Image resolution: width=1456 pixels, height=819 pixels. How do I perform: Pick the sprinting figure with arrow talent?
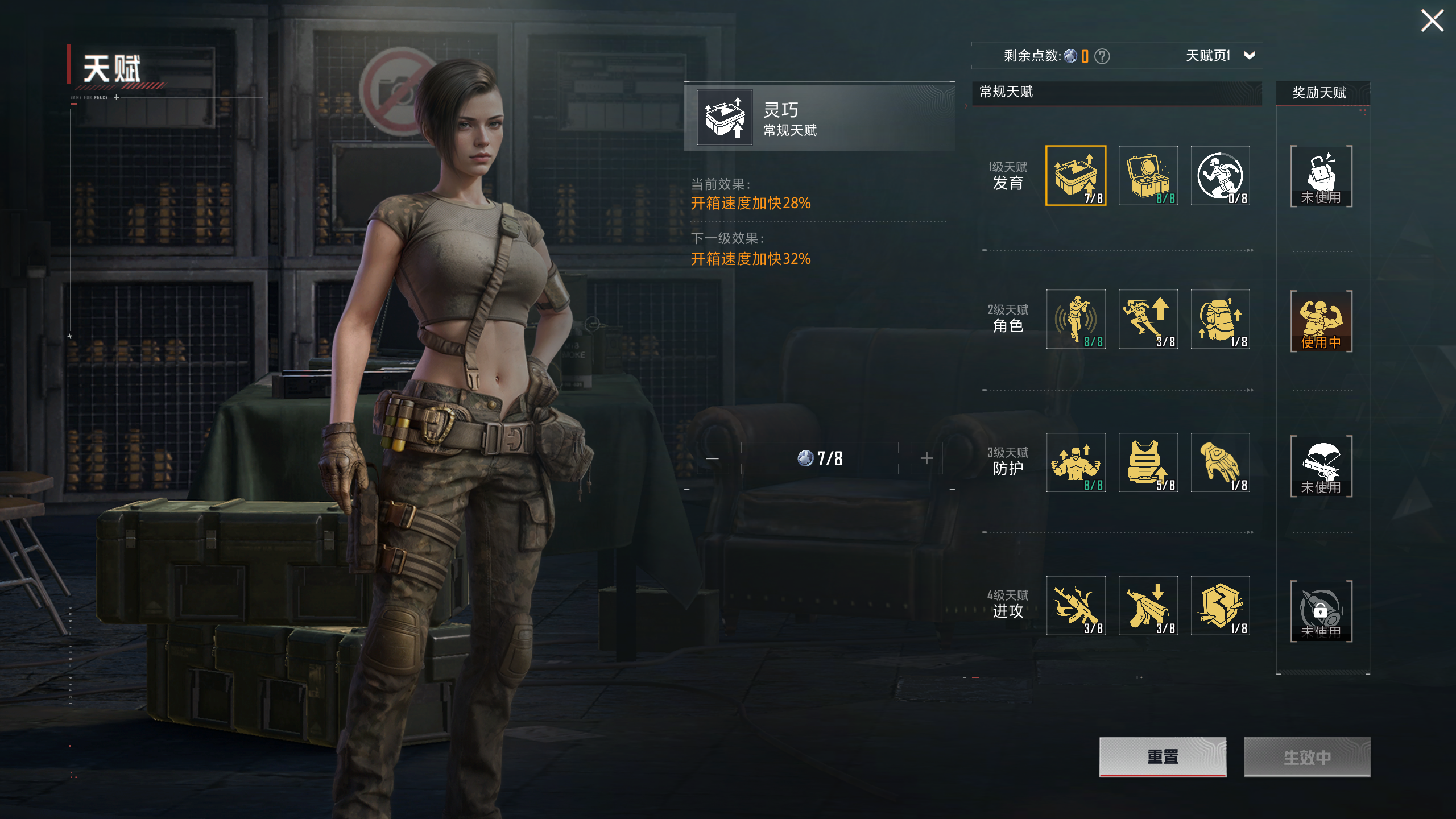coord(1148,319)
